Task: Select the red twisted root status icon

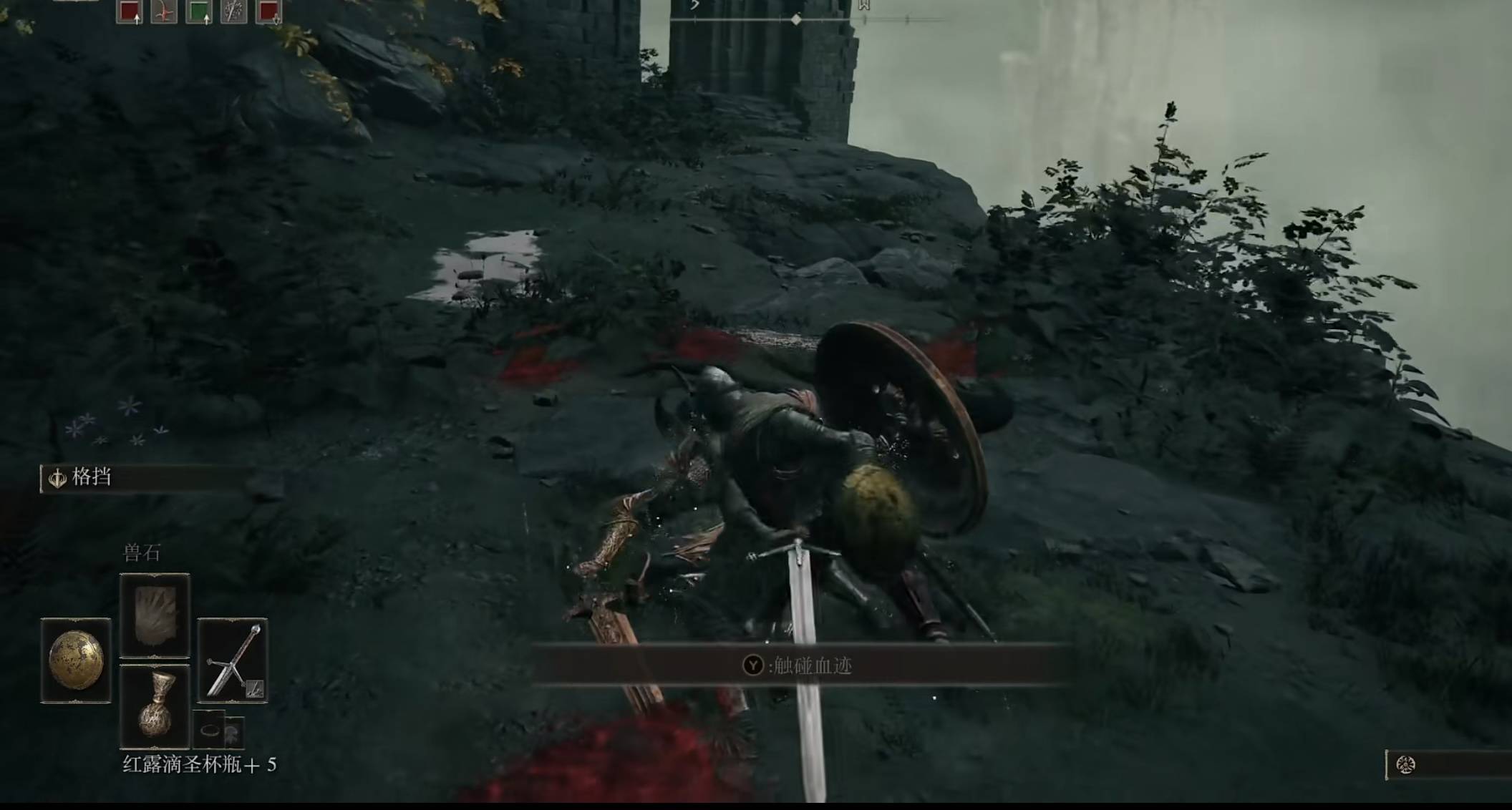Action: click(x=164, y=11)
